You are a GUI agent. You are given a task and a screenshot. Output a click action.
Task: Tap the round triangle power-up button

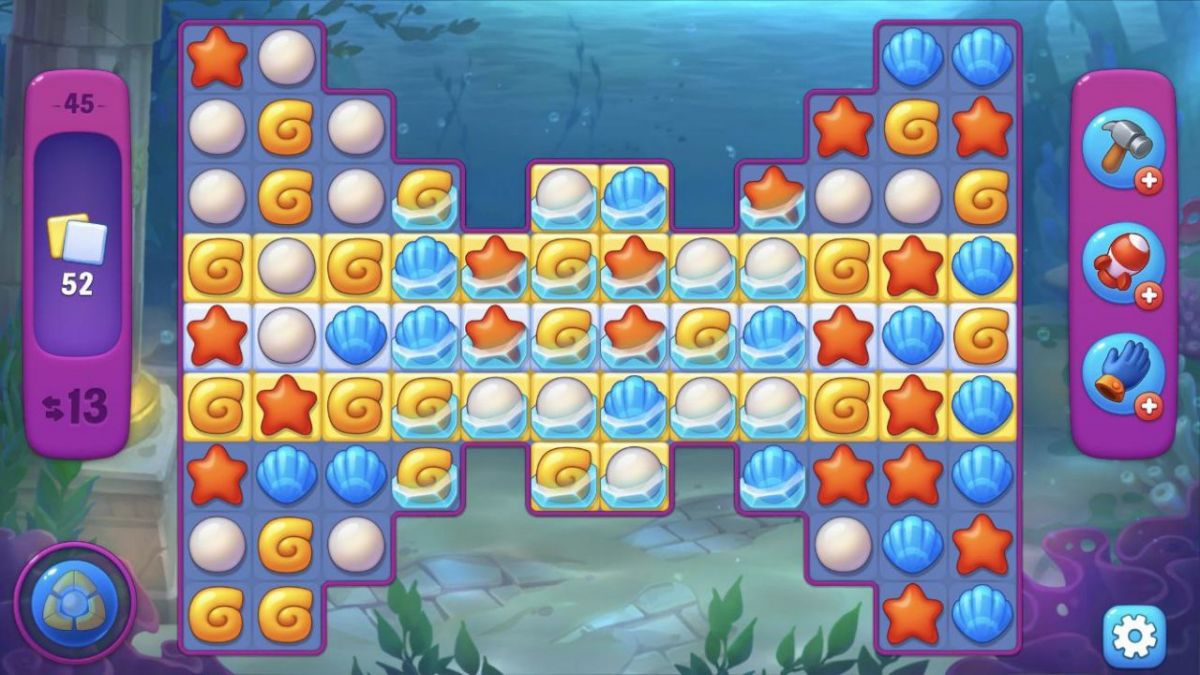[x=75, y=603]
